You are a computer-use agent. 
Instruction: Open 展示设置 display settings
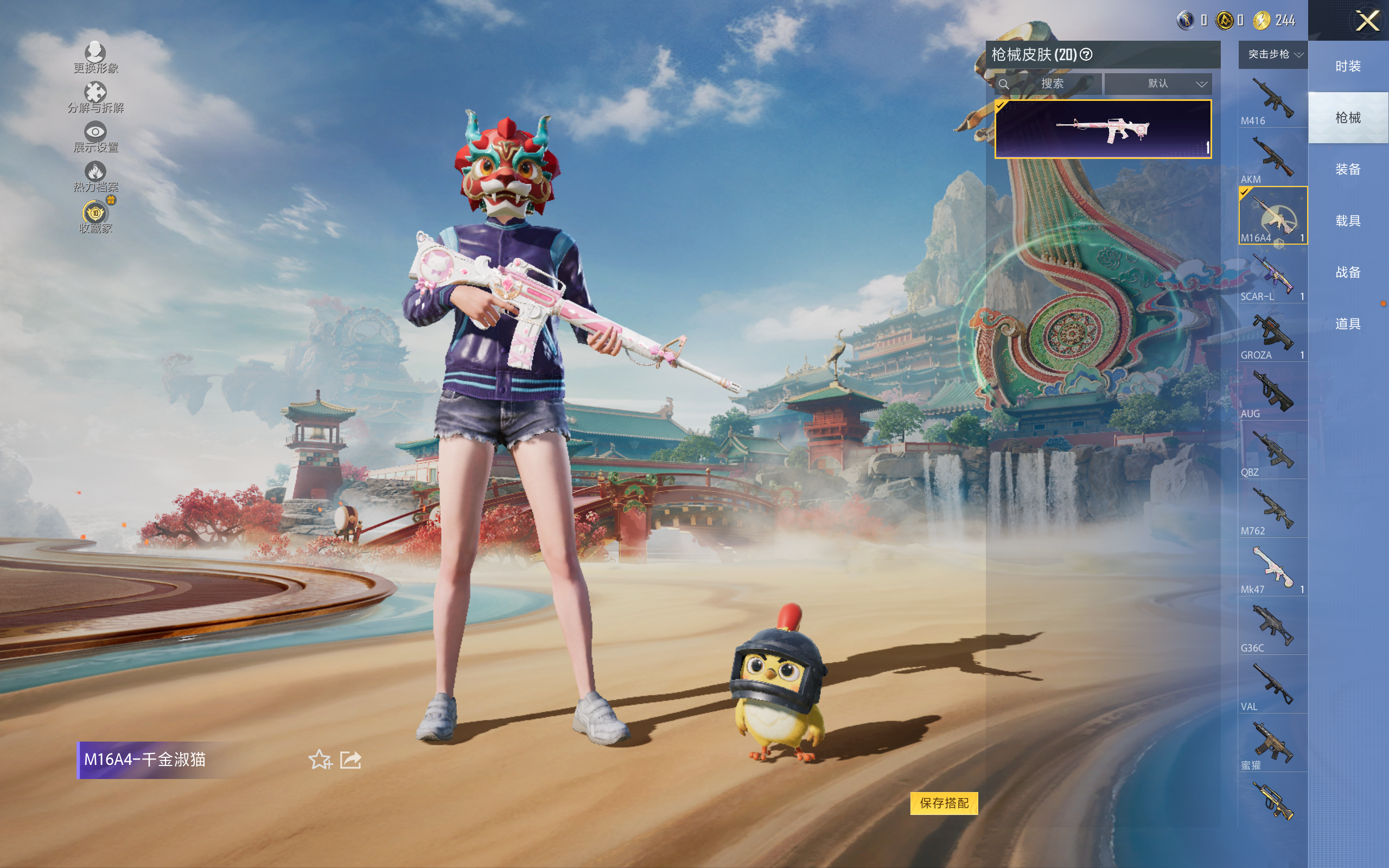95,137
